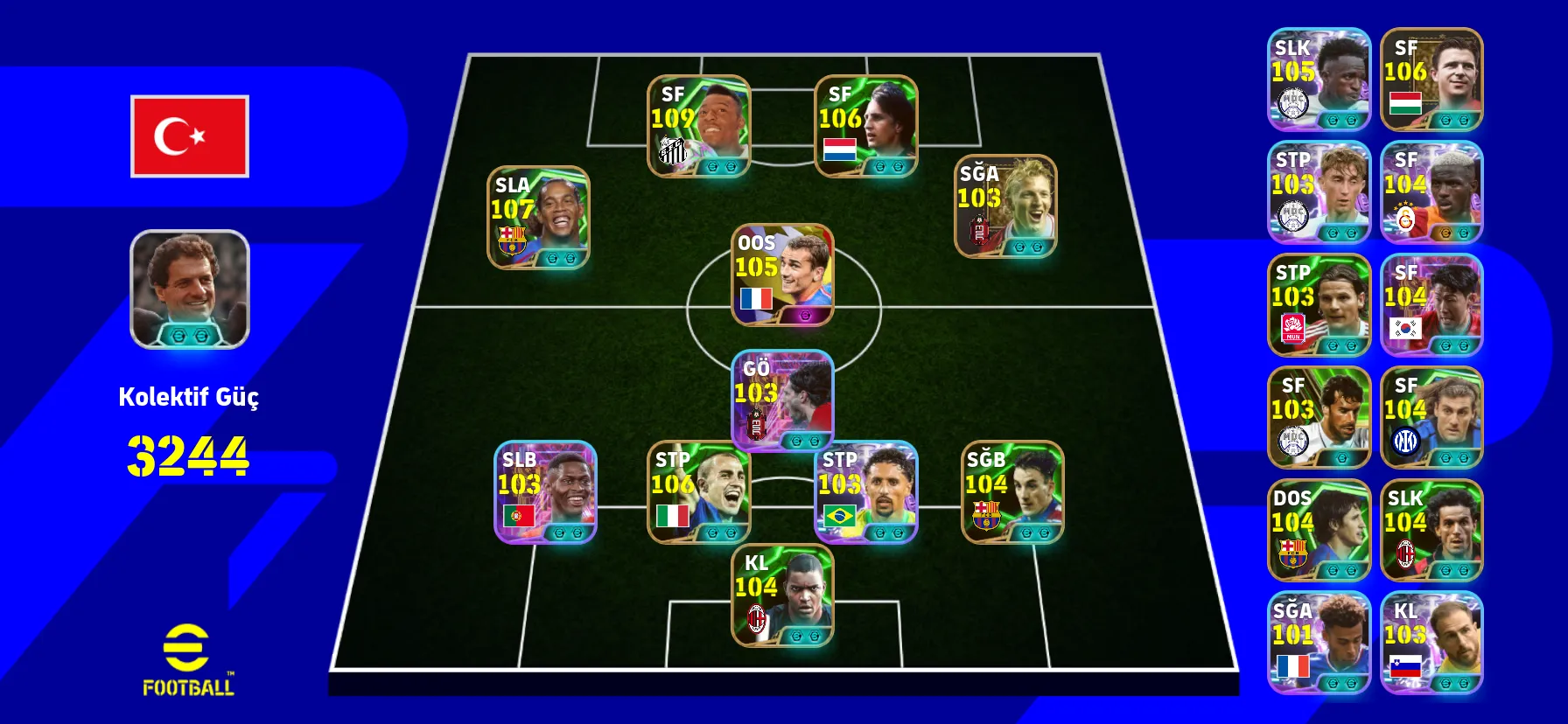The image size is (1568, 724).
Task: Open the manager portrait card
Action: point(190,289)
